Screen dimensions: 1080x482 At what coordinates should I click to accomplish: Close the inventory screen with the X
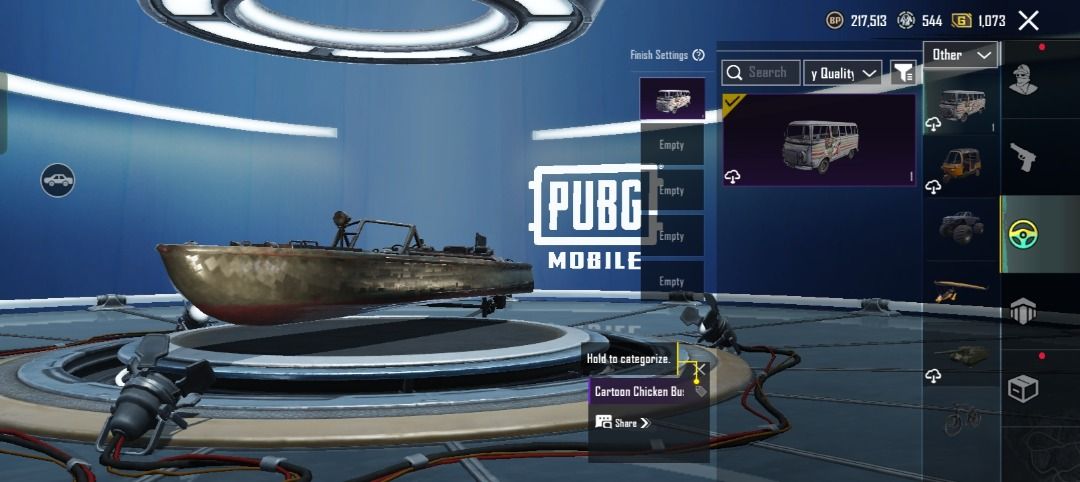(x=1028, y=20)
